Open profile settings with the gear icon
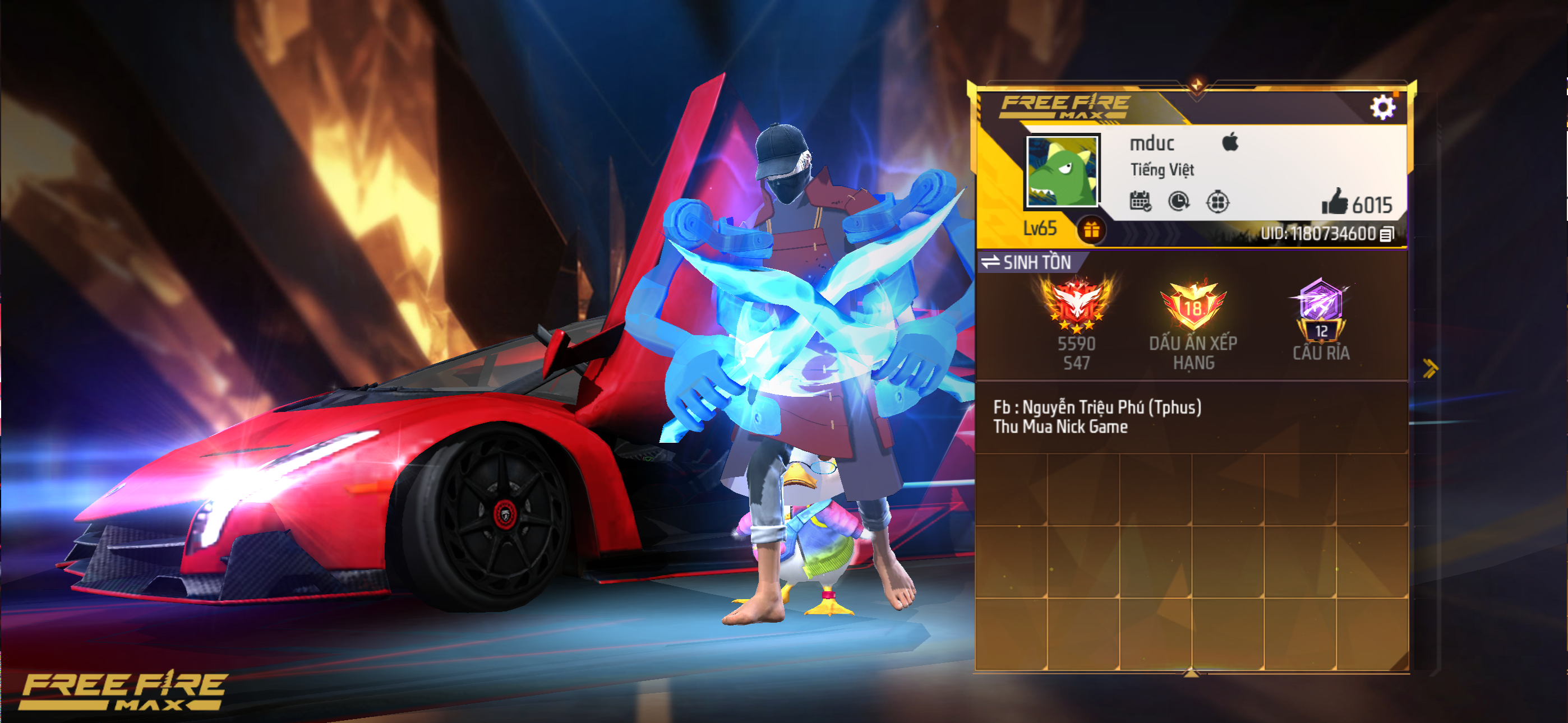The height and width of the screenshot is (723, 1568). (1382, 108)
